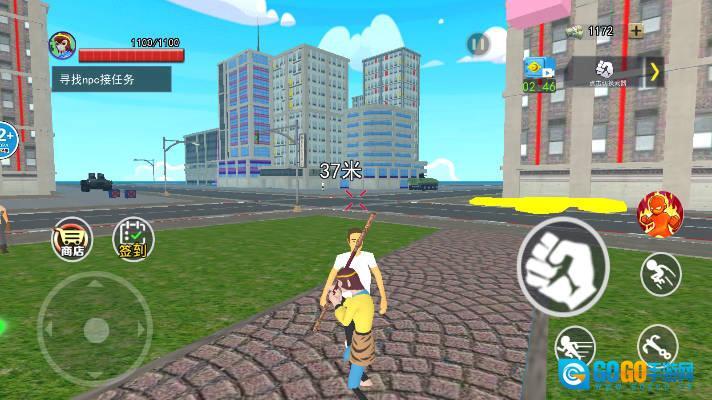Expand the weapon switcher yellow arrow
This screenshot has width=712, height=400.
[654, 71]
